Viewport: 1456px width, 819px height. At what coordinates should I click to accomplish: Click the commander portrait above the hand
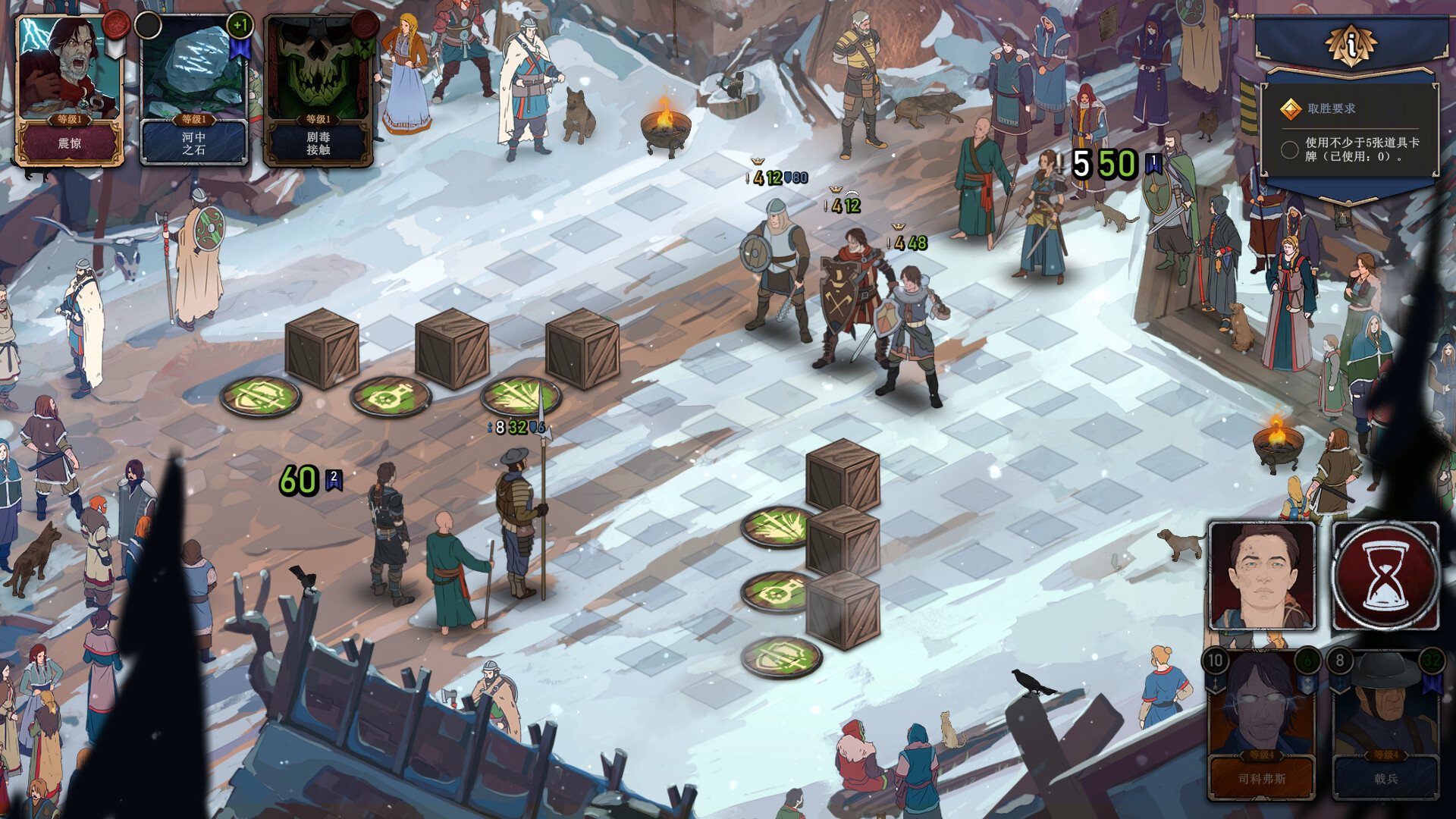(1262, 576)
